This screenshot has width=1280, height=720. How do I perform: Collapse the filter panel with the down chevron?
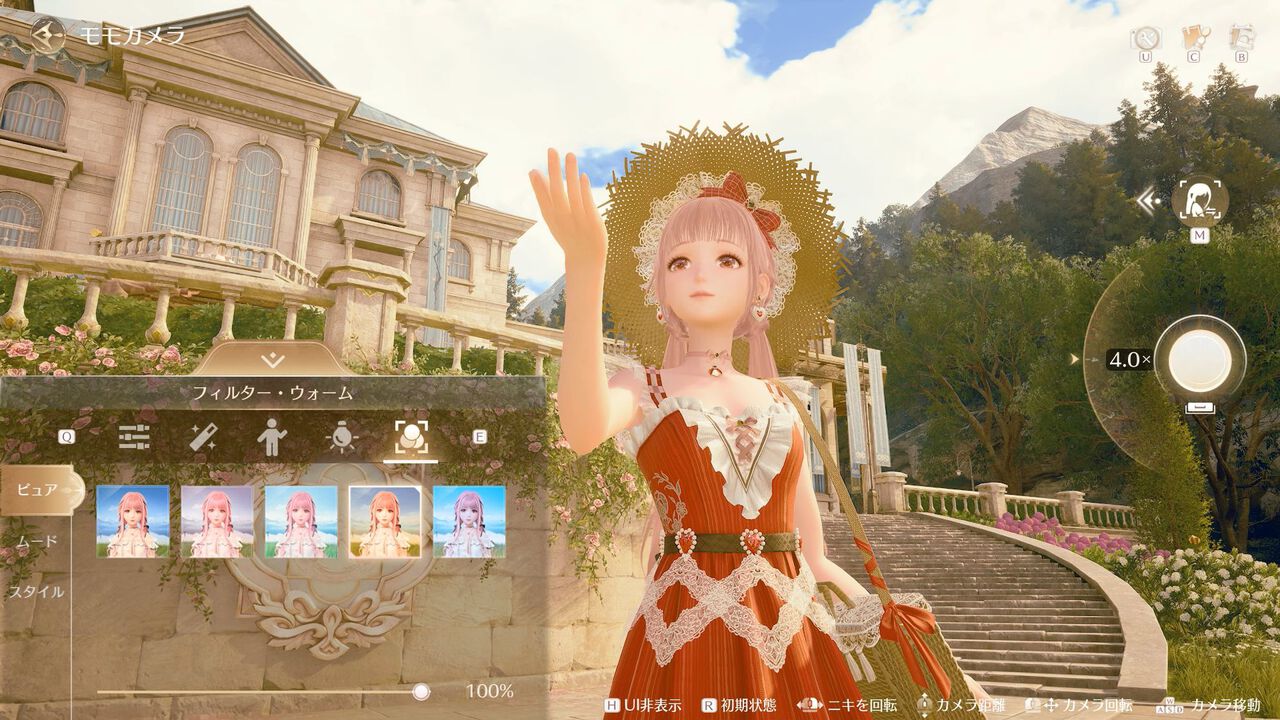tap(273, 360)
